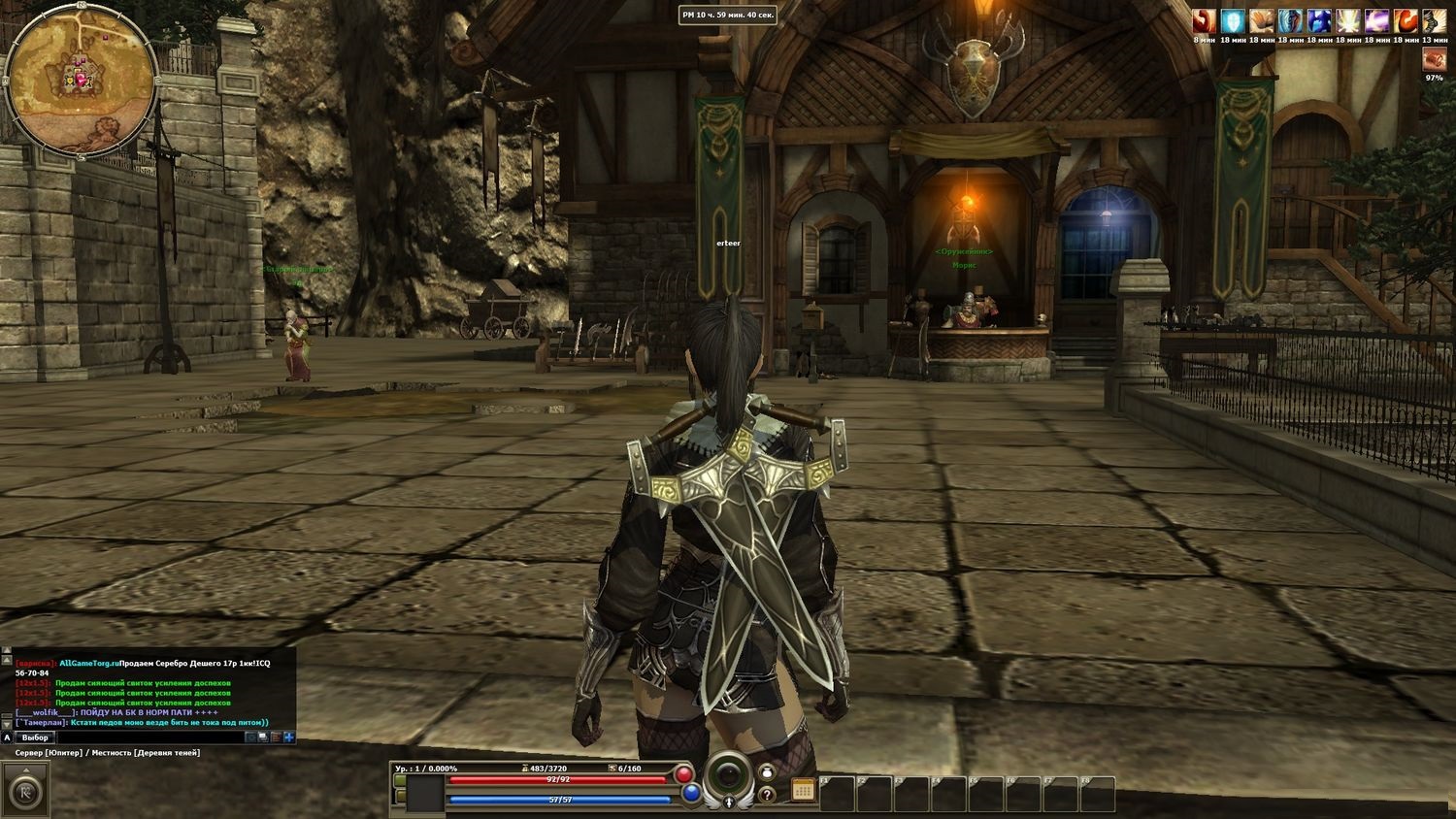
Task: Click the blue mana potion orb
Action: (x=691, y=794)
